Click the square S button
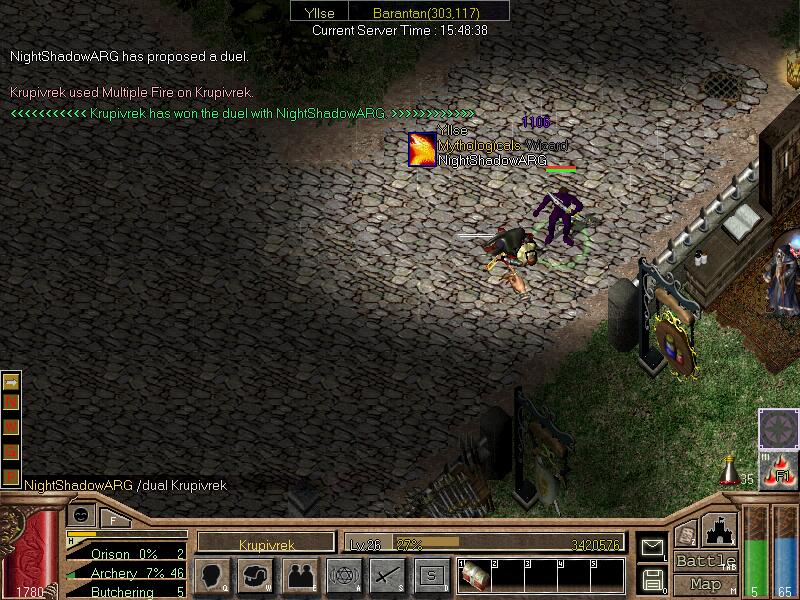This screenshot has width=800, height=600. [431, 576]
